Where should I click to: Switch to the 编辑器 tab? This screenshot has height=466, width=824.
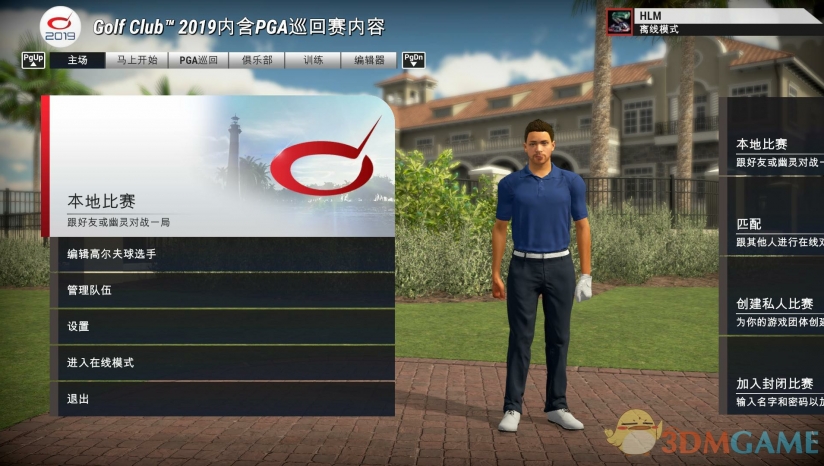[369, 60]
